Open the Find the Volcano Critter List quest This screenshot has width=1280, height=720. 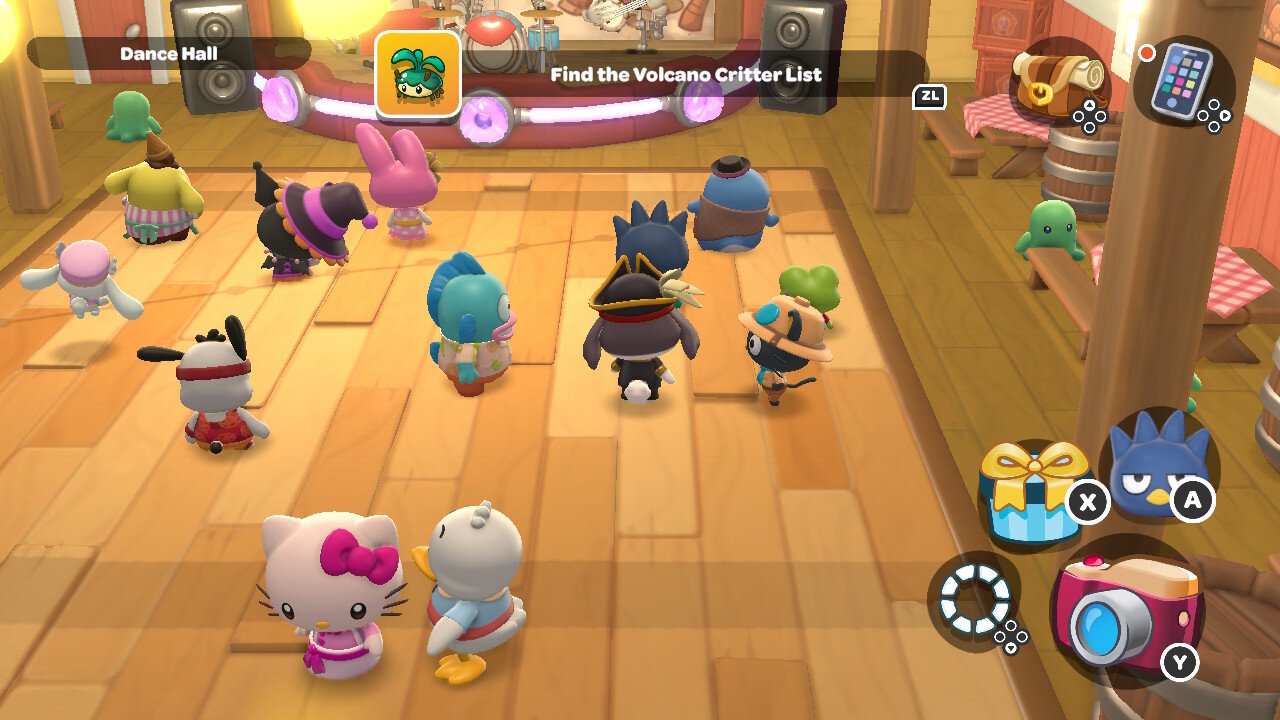[685, 74]
